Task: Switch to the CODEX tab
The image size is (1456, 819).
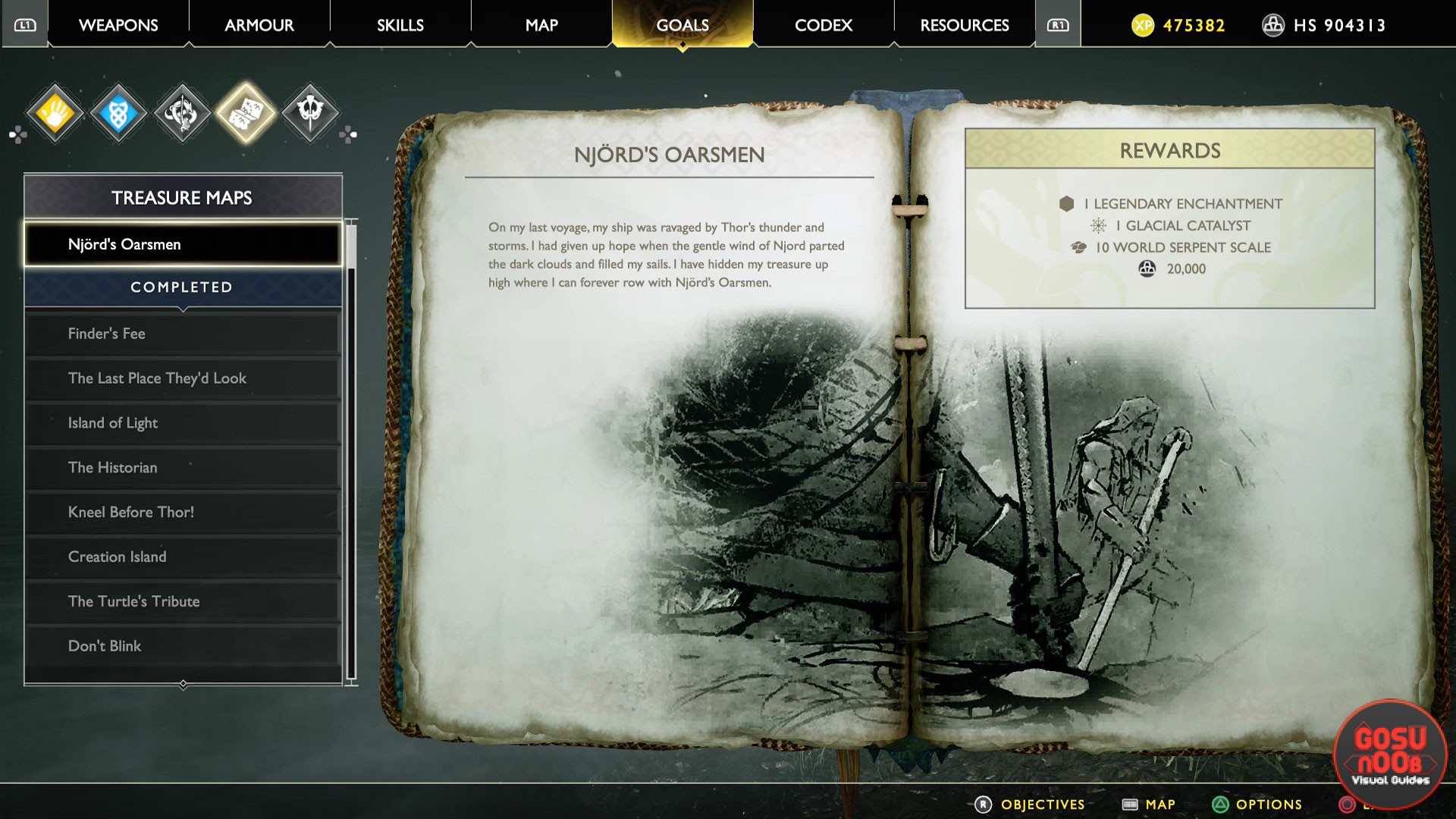Action: point(823,25)
